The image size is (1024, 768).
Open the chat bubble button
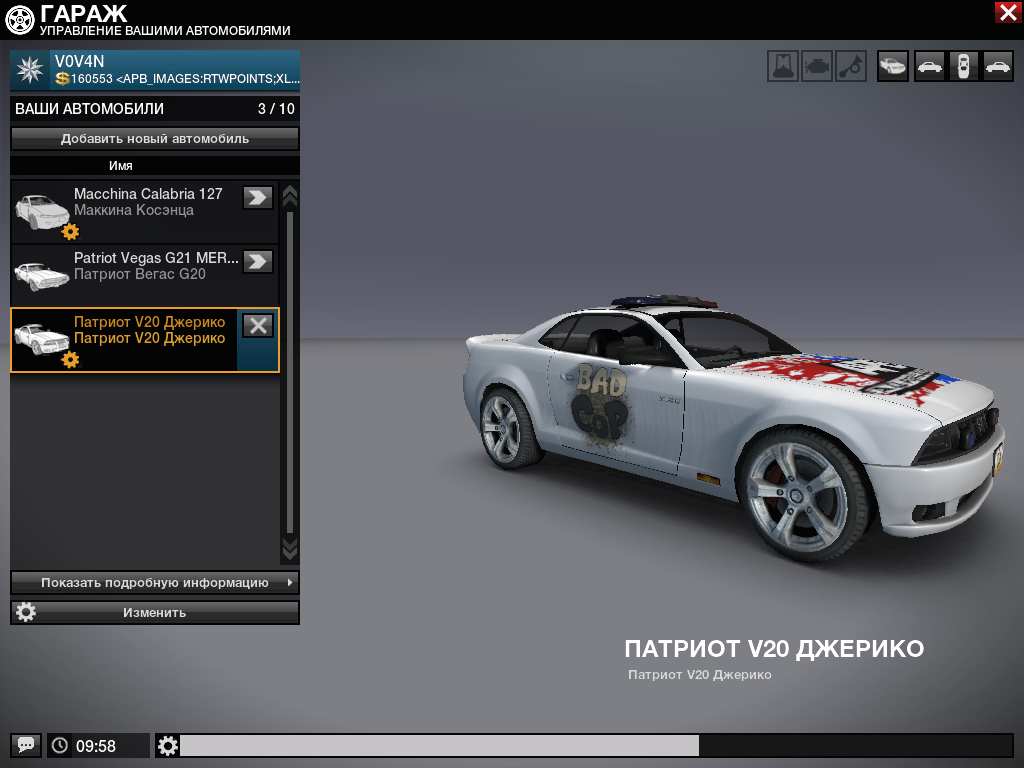(26, 745)
